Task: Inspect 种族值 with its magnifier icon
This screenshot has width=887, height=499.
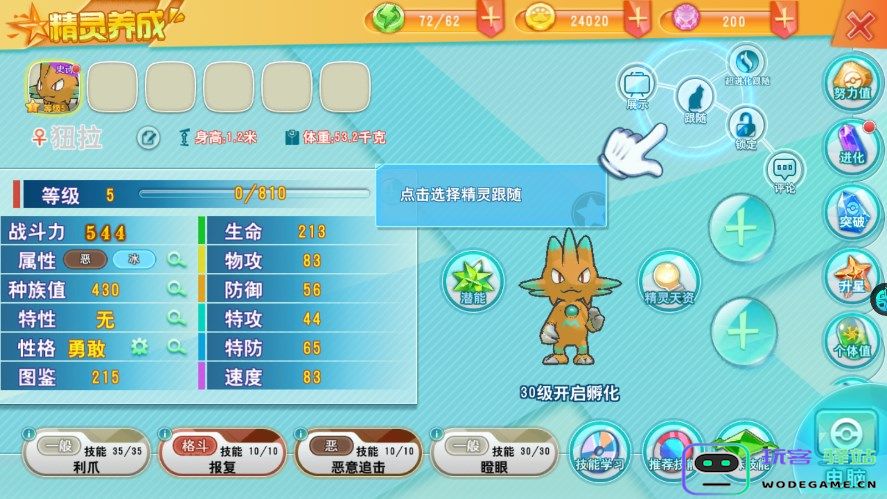Action: pos(177,290)
